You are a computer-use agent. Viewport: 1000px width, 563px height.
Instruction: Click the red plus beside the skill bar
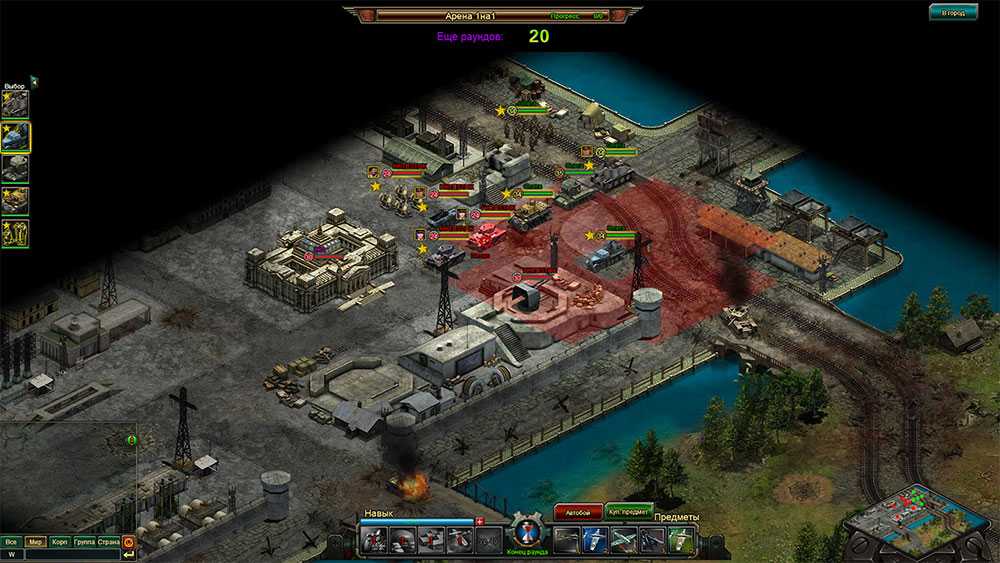(x=480, y=521)
